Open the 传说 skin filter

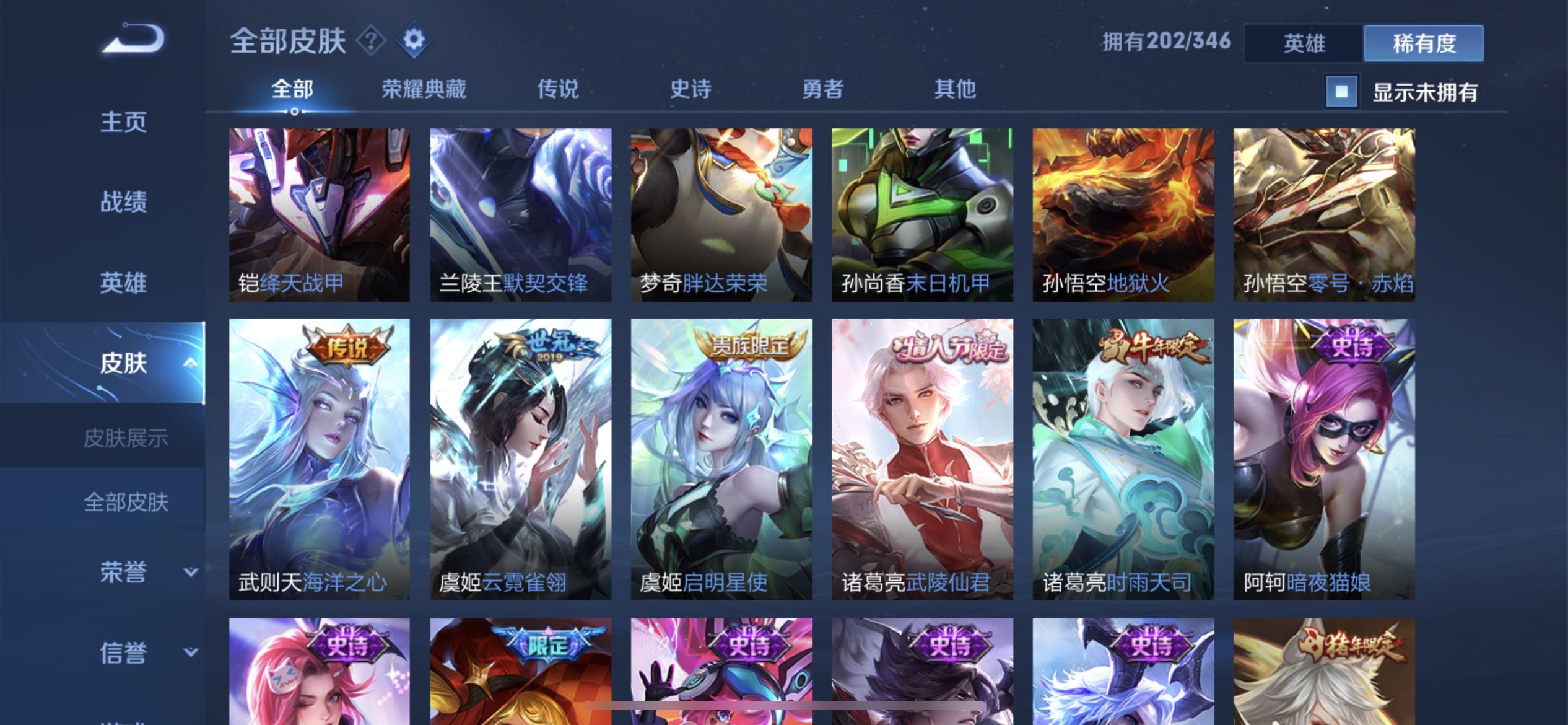(x=558, y=90)
